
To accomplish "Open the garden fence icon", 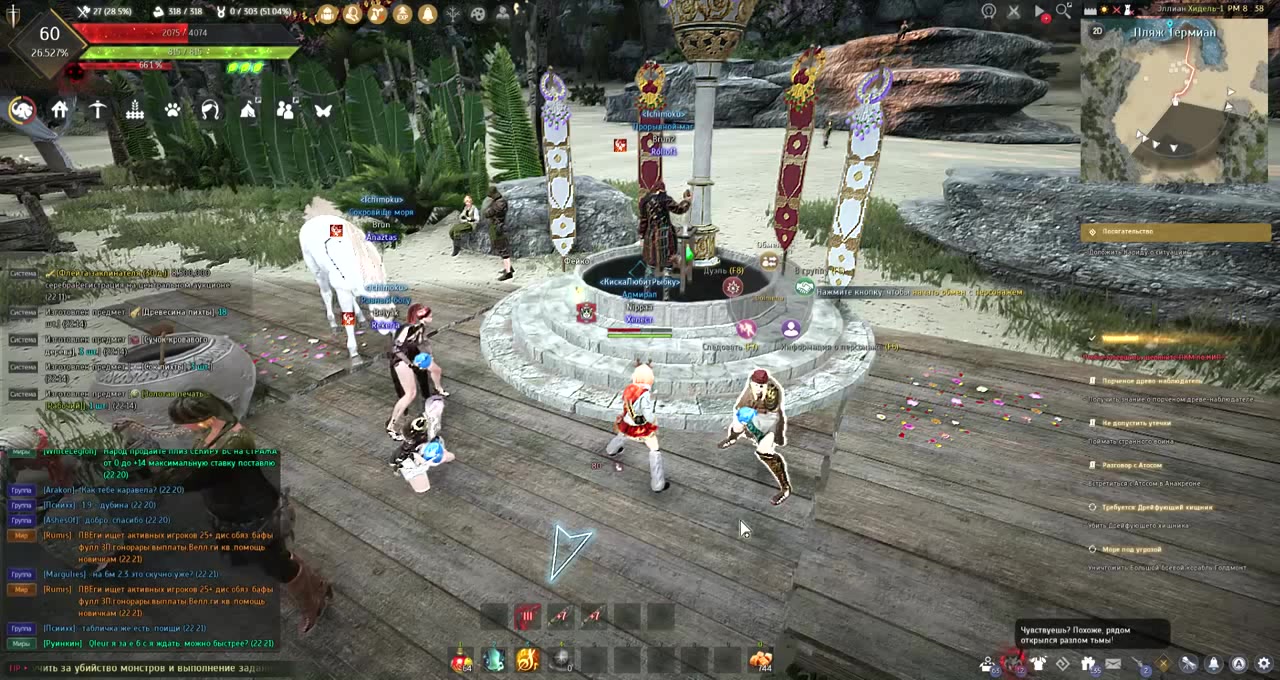I will [135, 110].
